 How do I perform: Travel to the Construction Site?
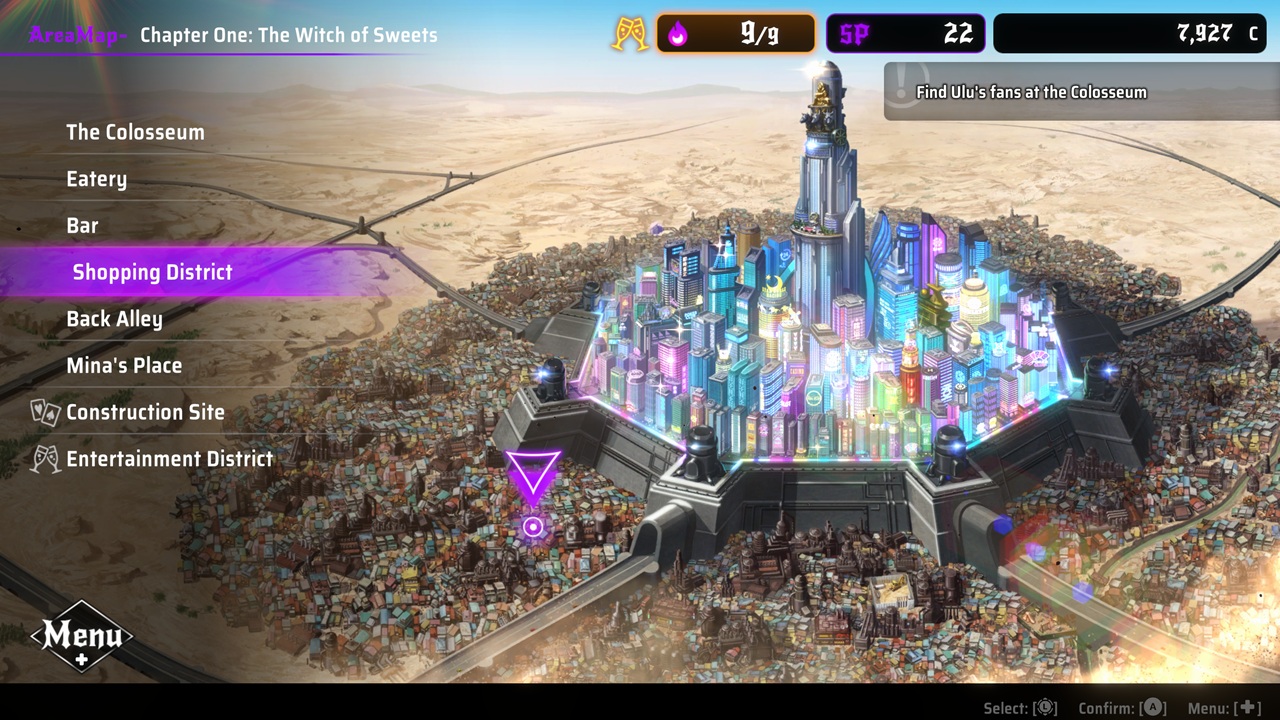(x=145, y=412)
